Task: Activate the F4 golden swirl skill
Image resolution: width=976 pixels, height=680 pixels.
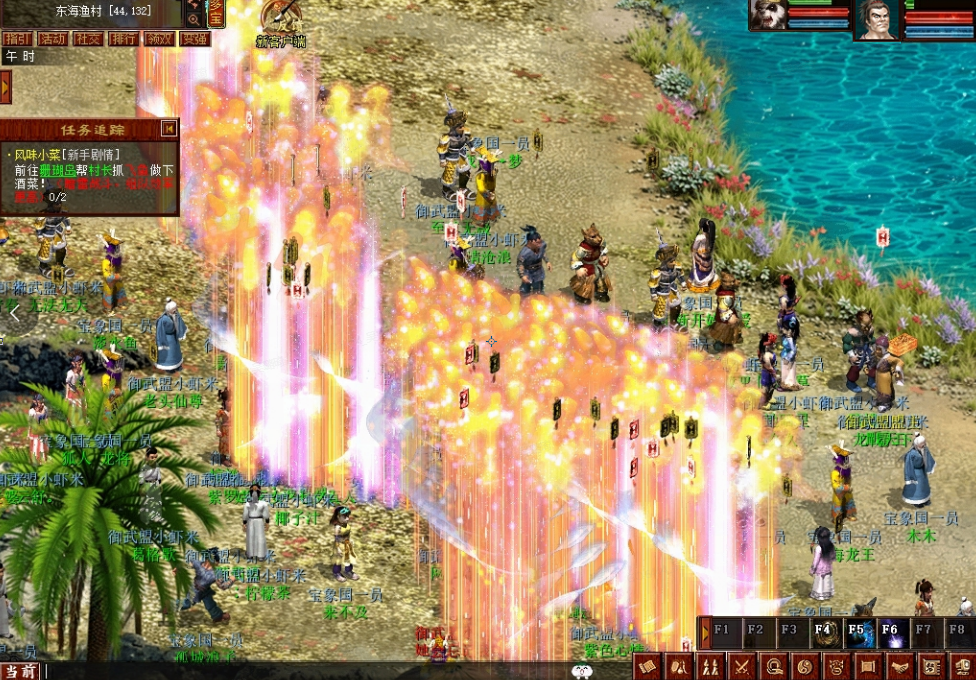Action: tap(824, 632)
